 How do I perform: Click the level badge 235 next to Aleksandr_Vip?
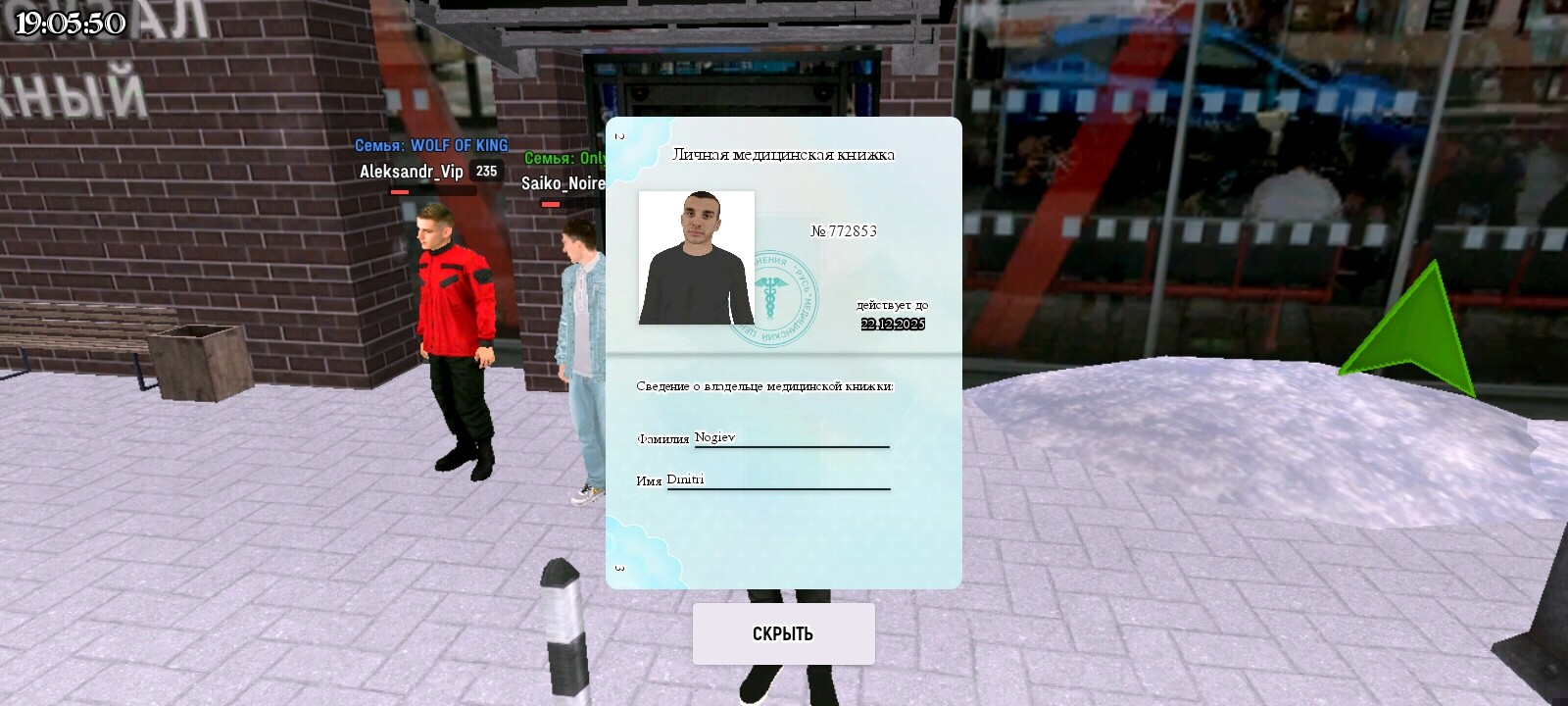pos(485,169)
